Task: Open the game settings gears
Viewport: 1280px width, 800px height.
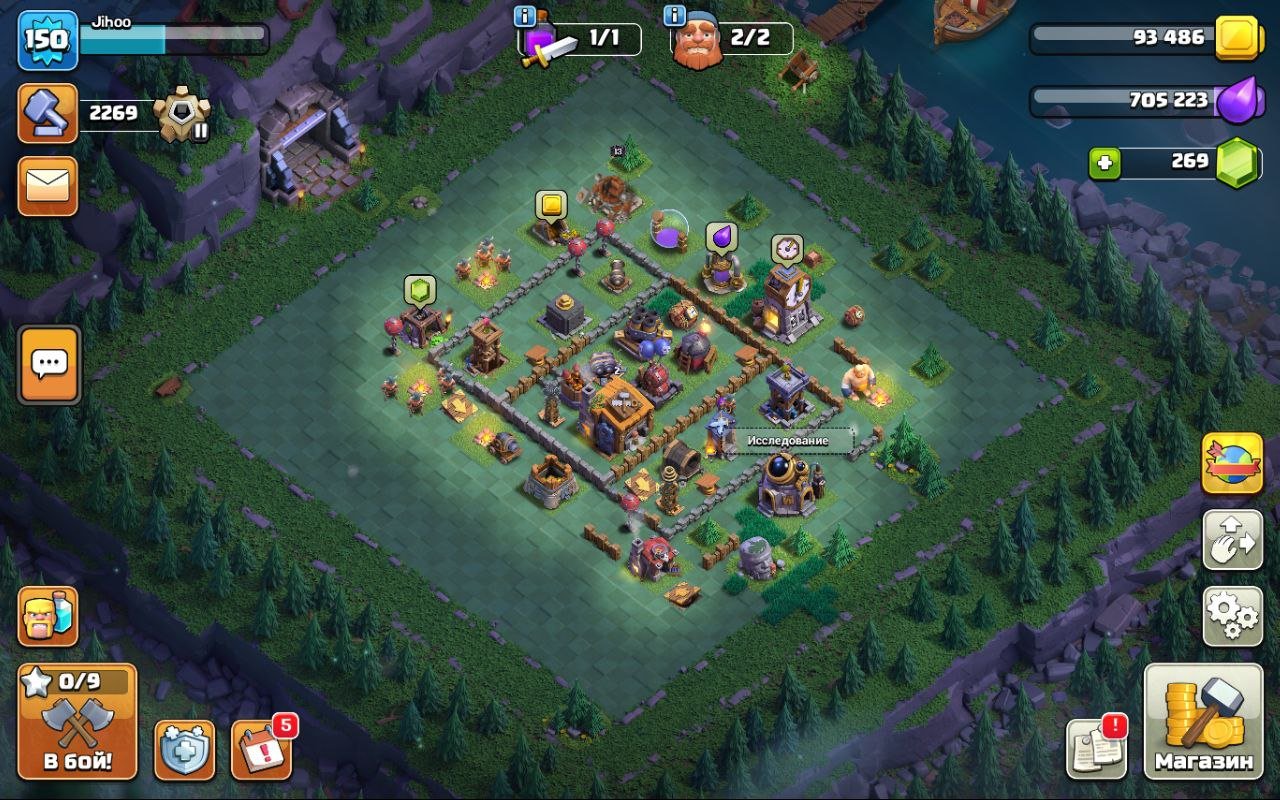Action: [1232, 617]
